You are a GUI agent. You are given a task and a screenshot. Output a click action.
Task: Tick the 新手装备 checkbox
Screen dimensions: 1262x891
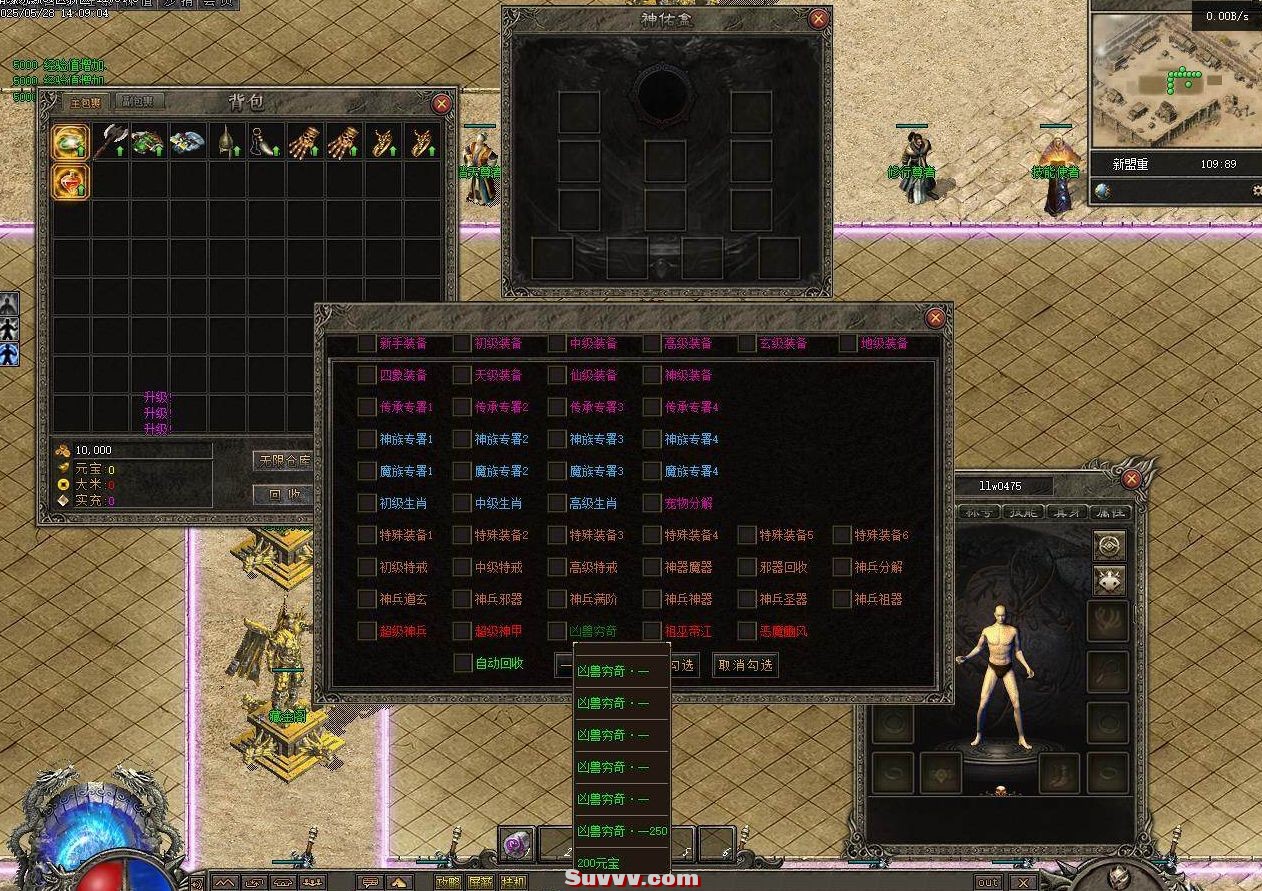(x=367, y=344)
